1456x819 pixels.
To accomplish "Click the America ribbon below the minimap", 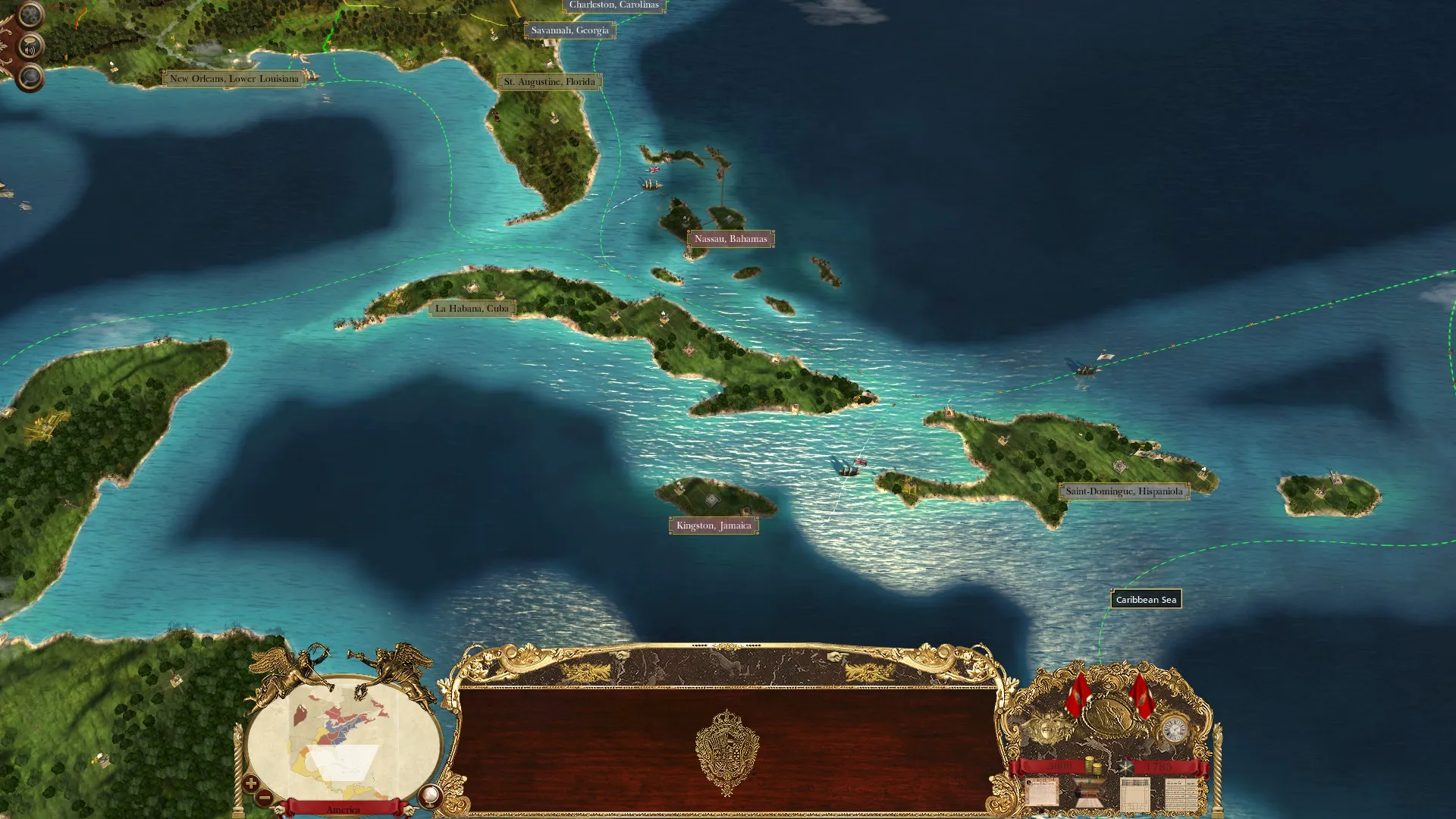I will (x=345, y=809).
